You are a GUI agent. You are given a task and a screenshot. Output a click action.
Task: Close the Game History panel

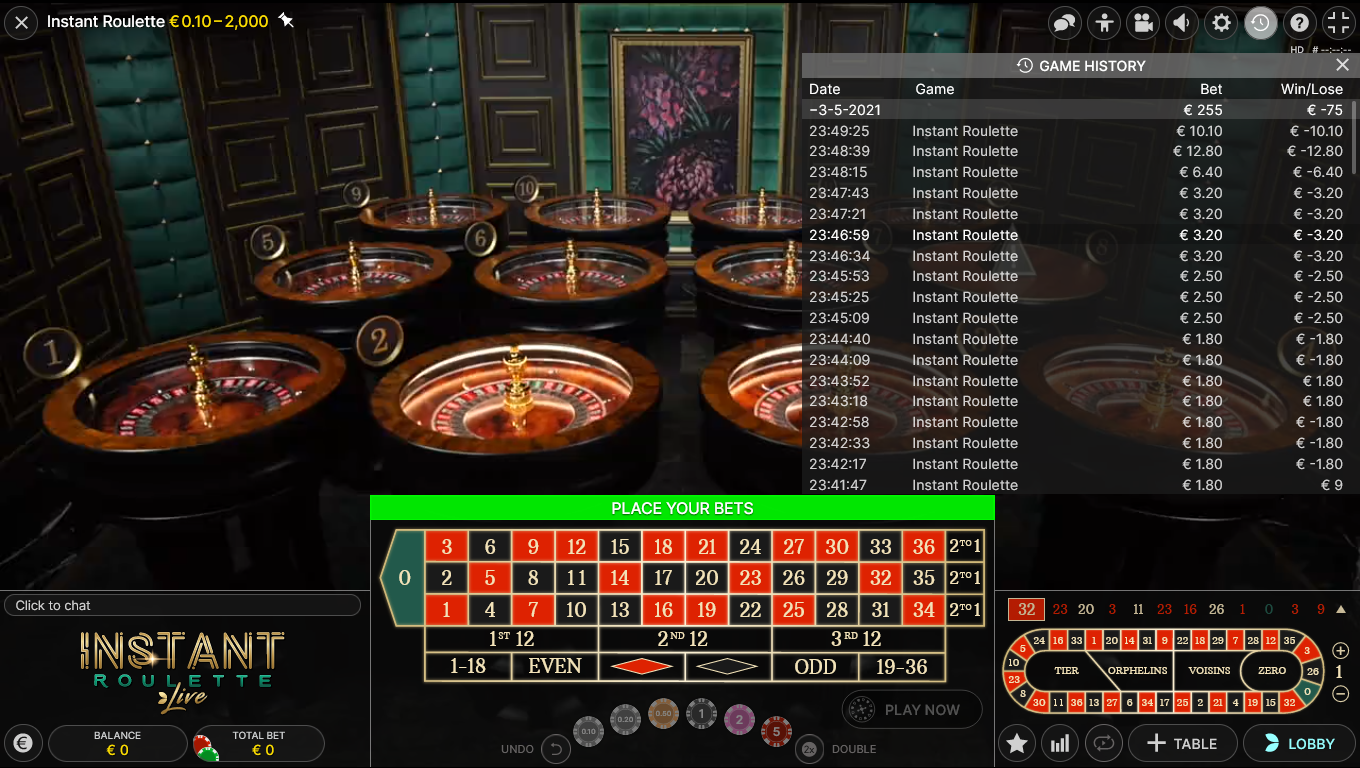[x=1342, y=65]
